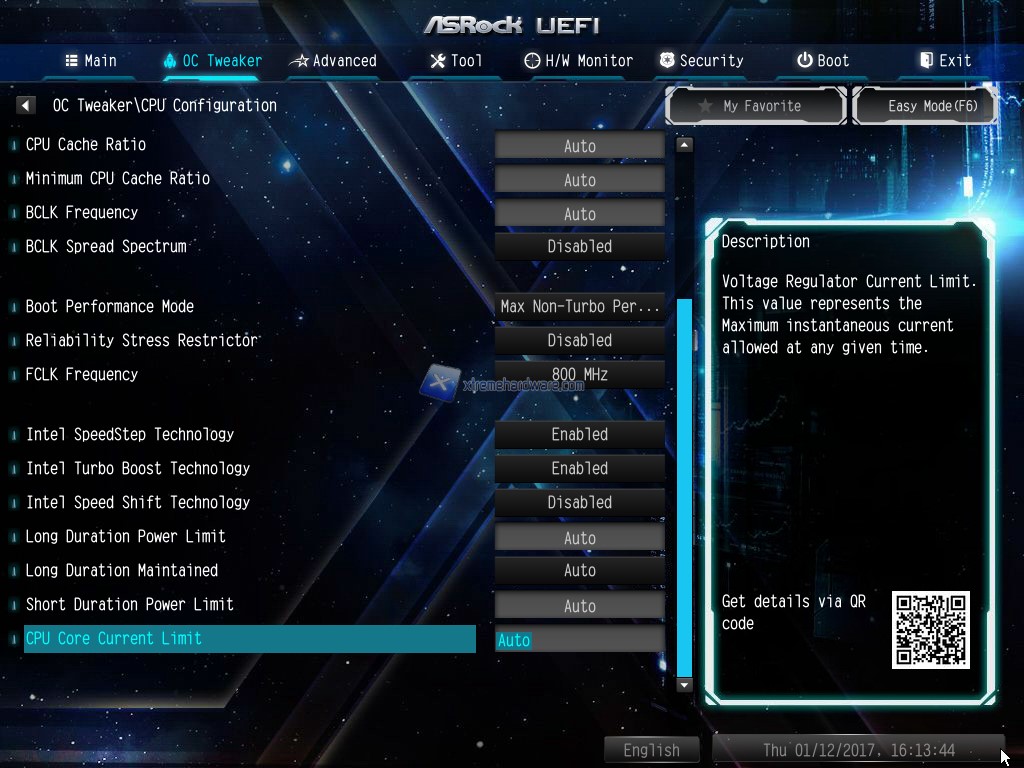
Task: Switch to Easy Mode
Action: click(x=925, y=106)
